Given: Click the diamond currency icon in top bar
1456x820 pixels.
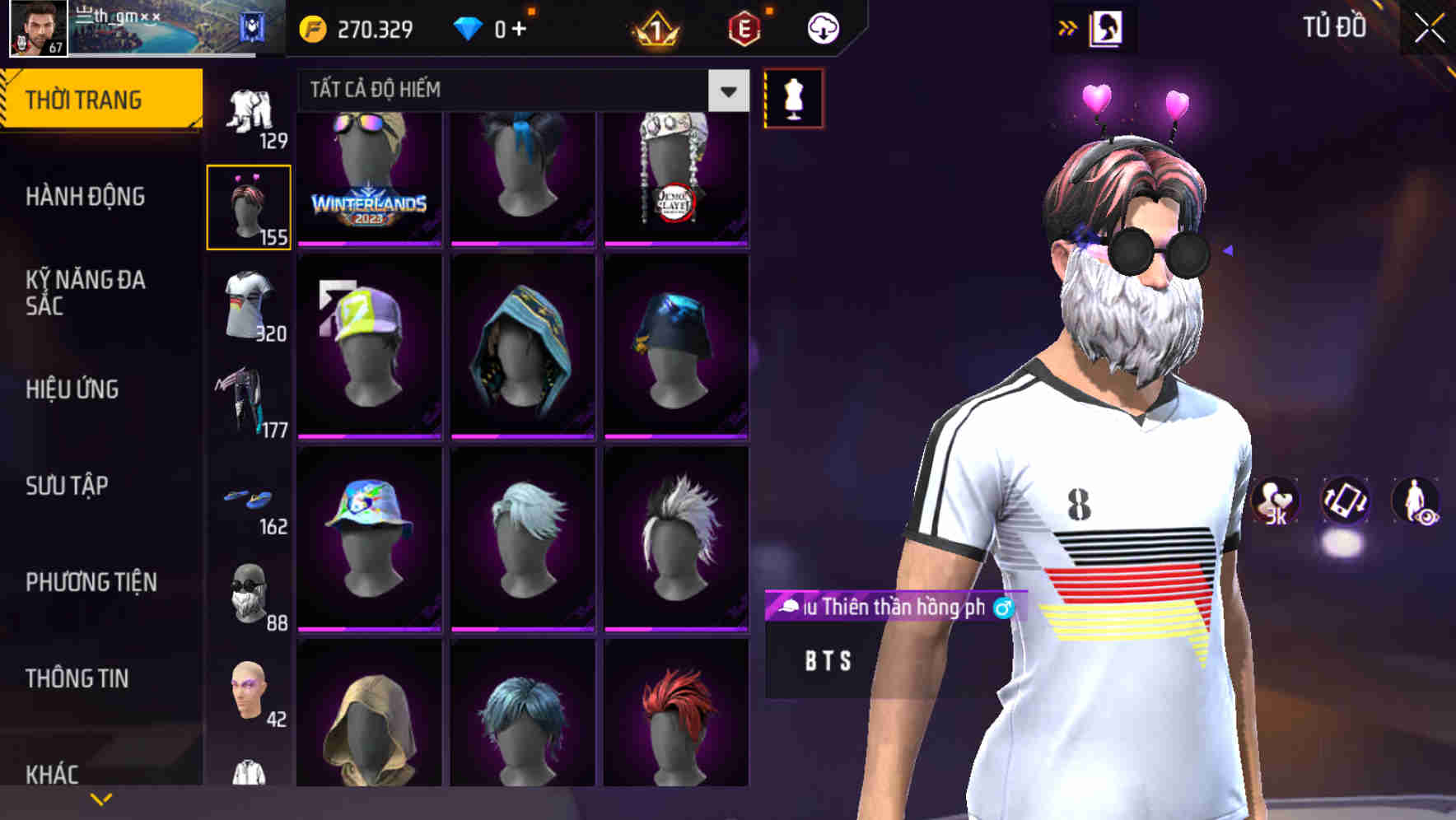Looking at the screenshot, I should click(x=469, y=27).
